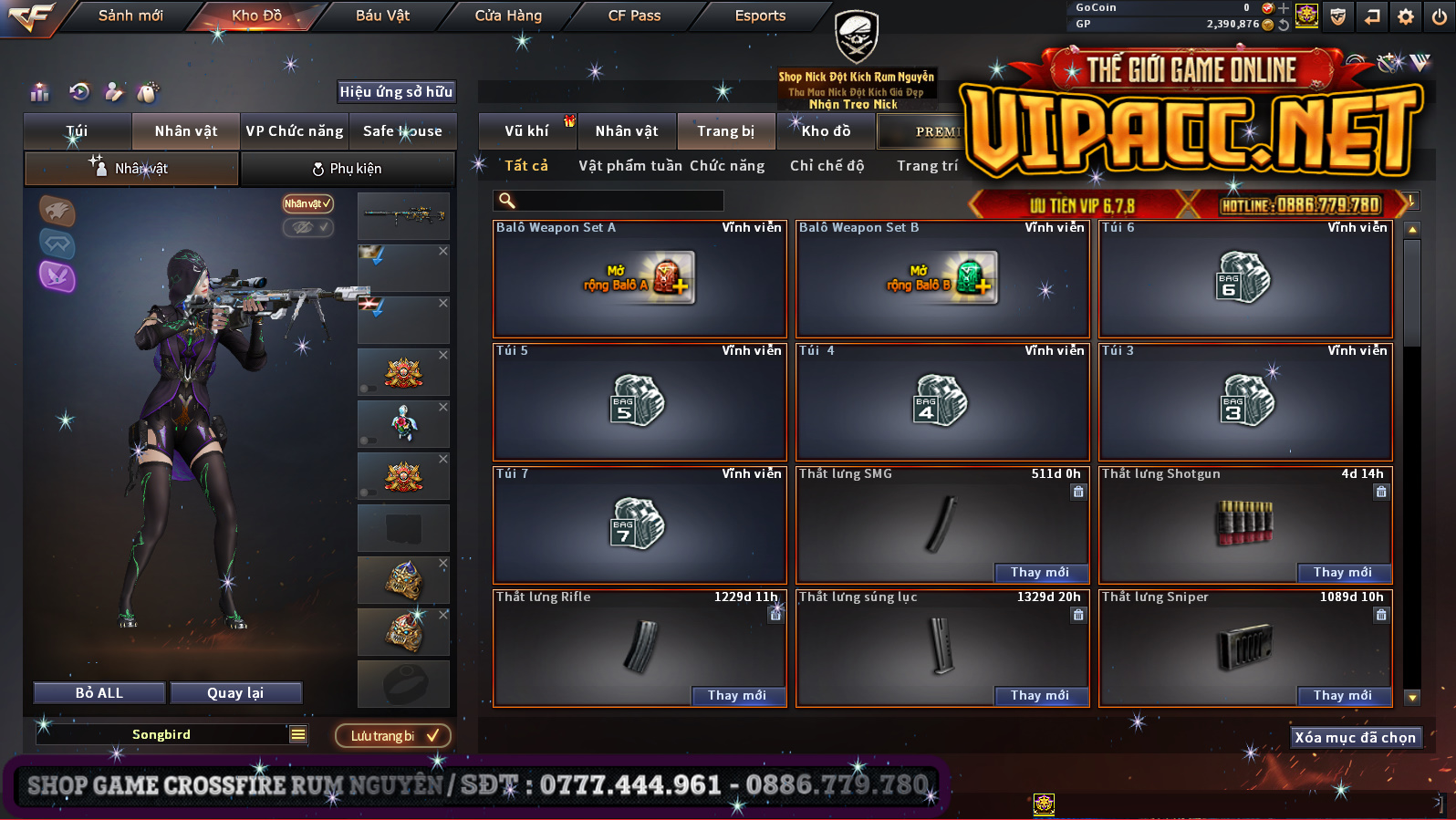This screenshot has height=820, width=1456.
Task: Switch to the Phụ kiện sub-tab
Action: tap(348, 169)
